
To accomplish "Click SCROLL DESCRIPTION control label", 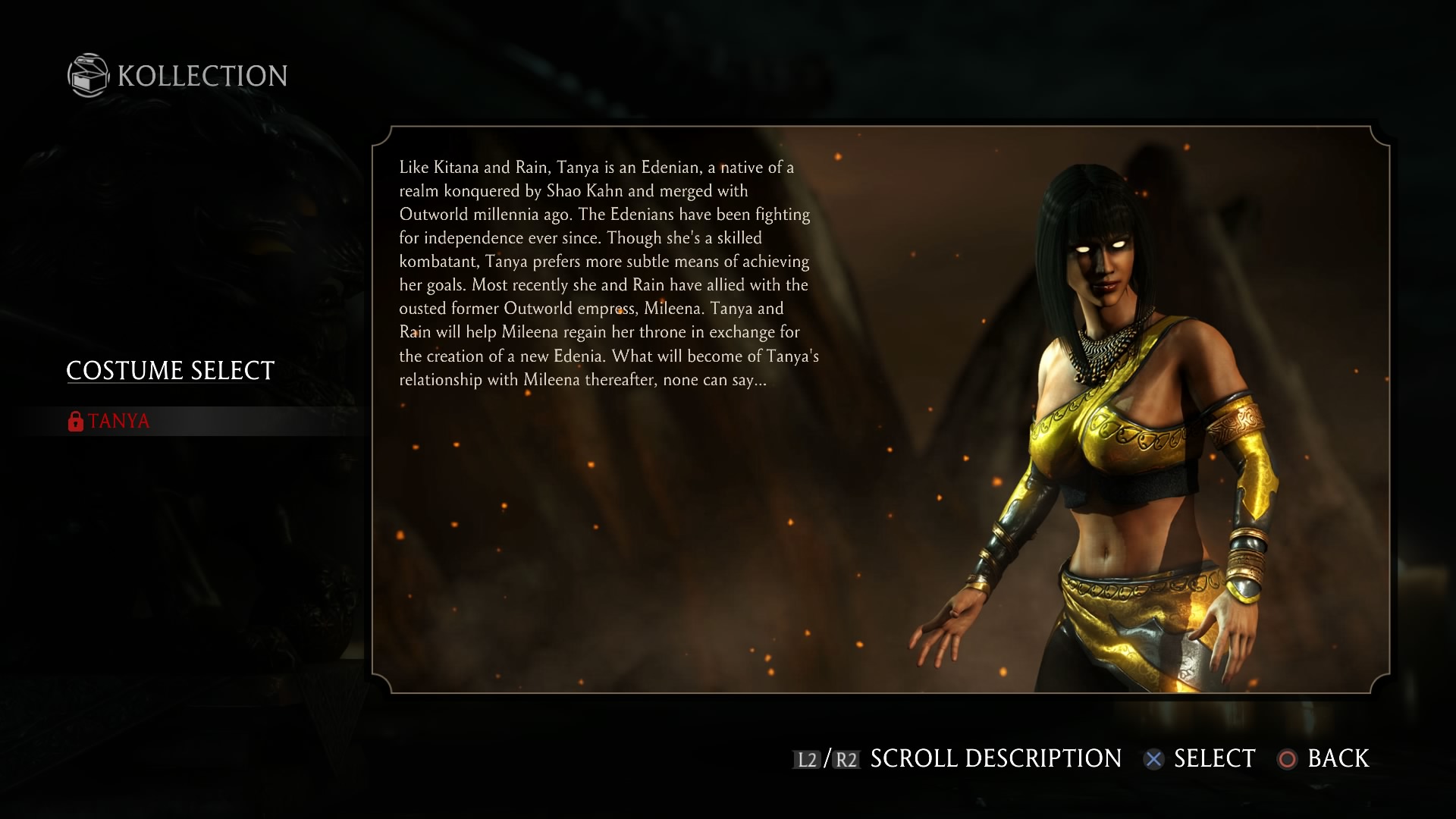I will (994, 758).
